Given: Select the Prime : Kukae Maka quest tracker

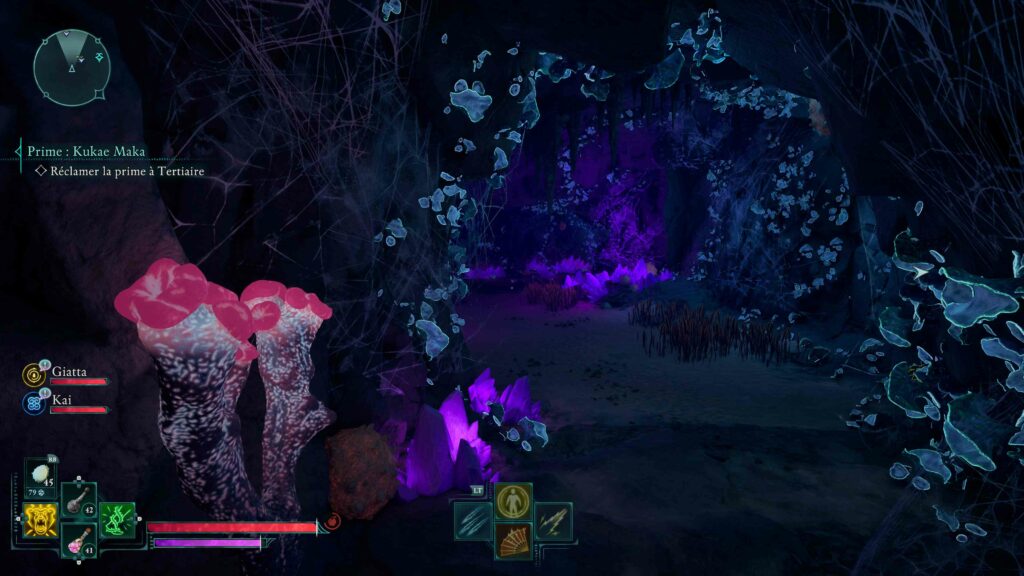Looking at the screenshot, I should [x=87, y=152].
